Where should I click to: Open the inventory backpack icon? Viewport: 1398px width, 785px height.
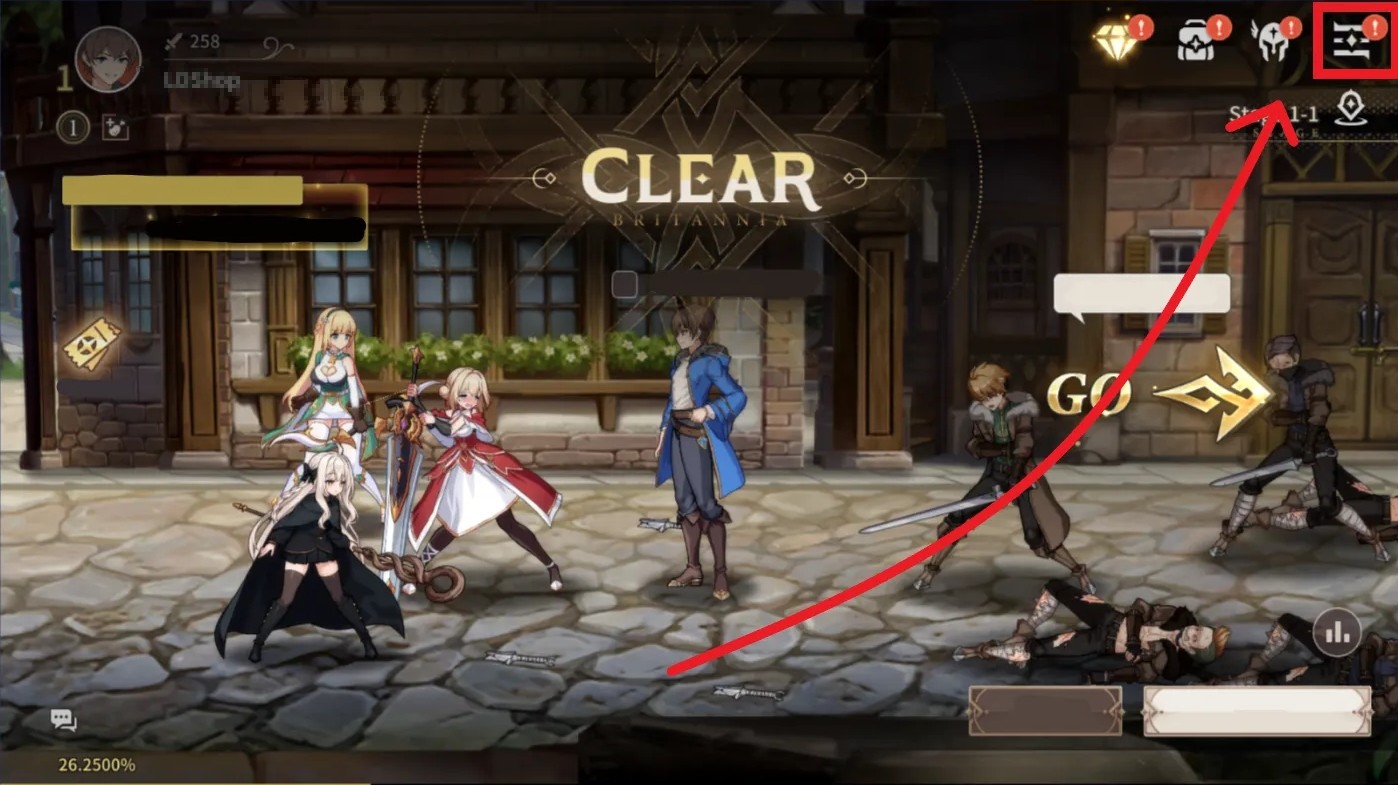tap(1196, 40)
